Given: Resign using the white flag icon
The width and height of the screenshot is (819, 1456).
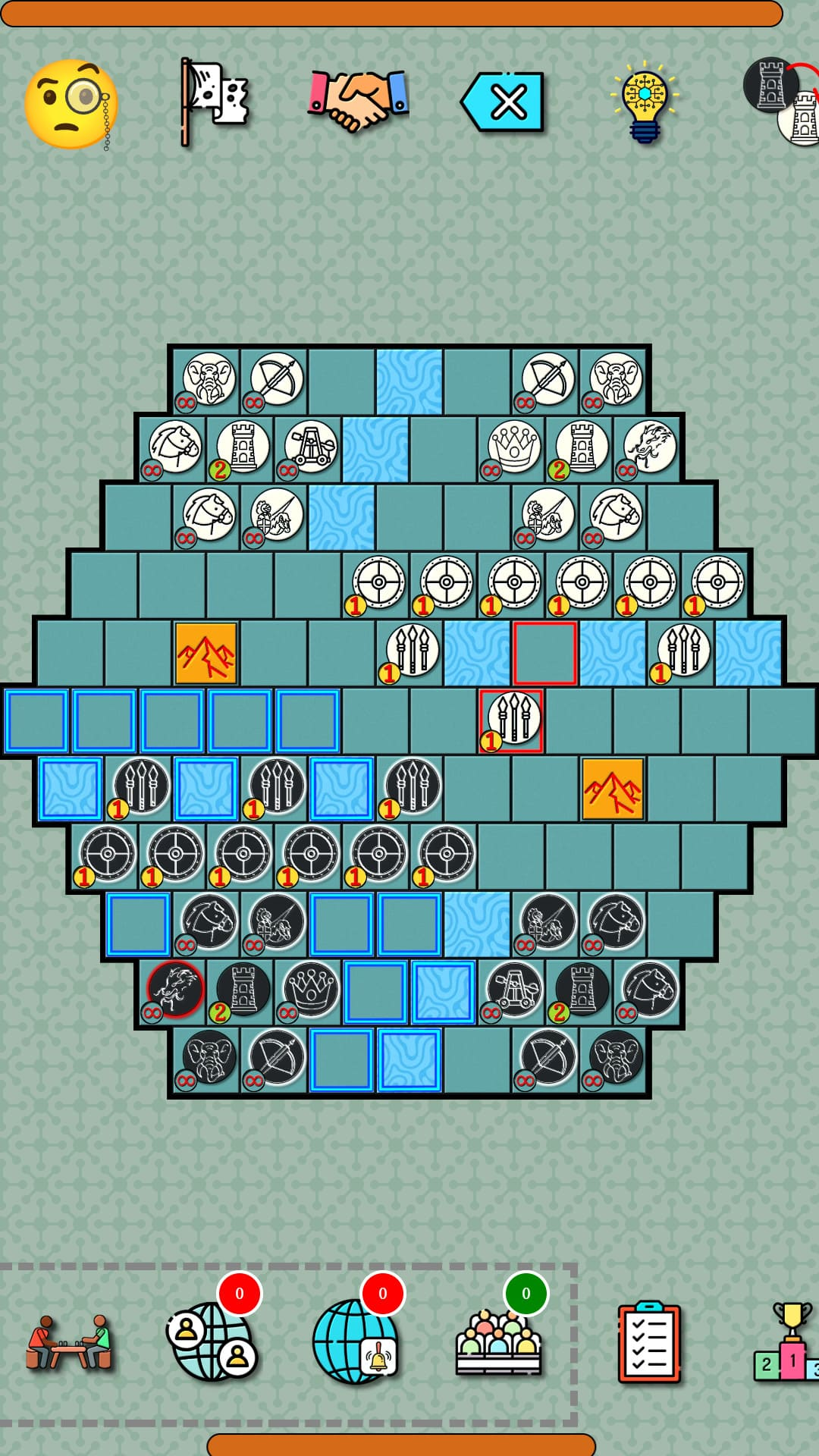Looking at the screenshot, I should (215, 102).
